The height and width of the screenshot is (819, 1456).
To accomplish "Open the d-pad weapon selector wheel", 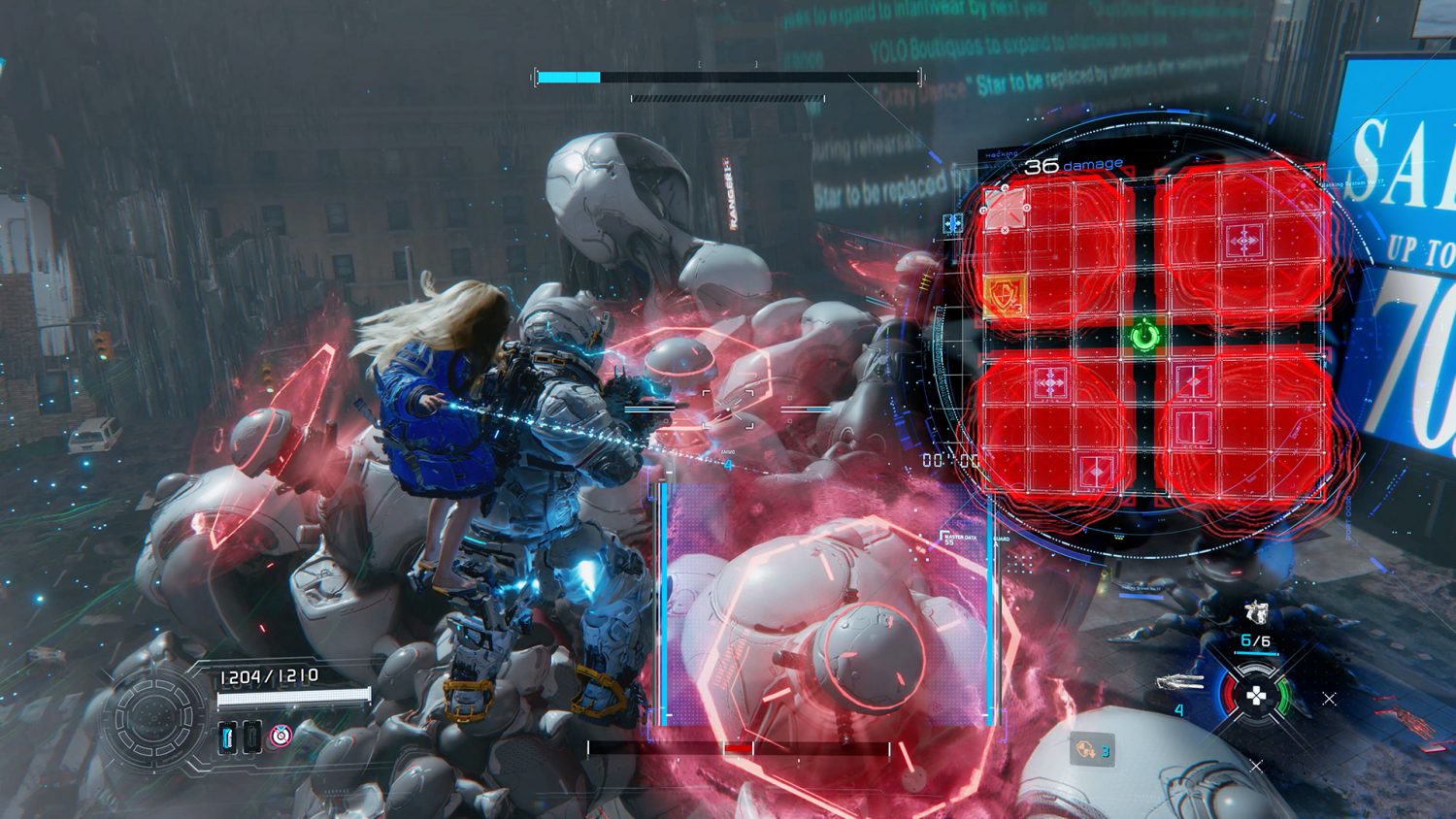I will (x=1257, y=695).
